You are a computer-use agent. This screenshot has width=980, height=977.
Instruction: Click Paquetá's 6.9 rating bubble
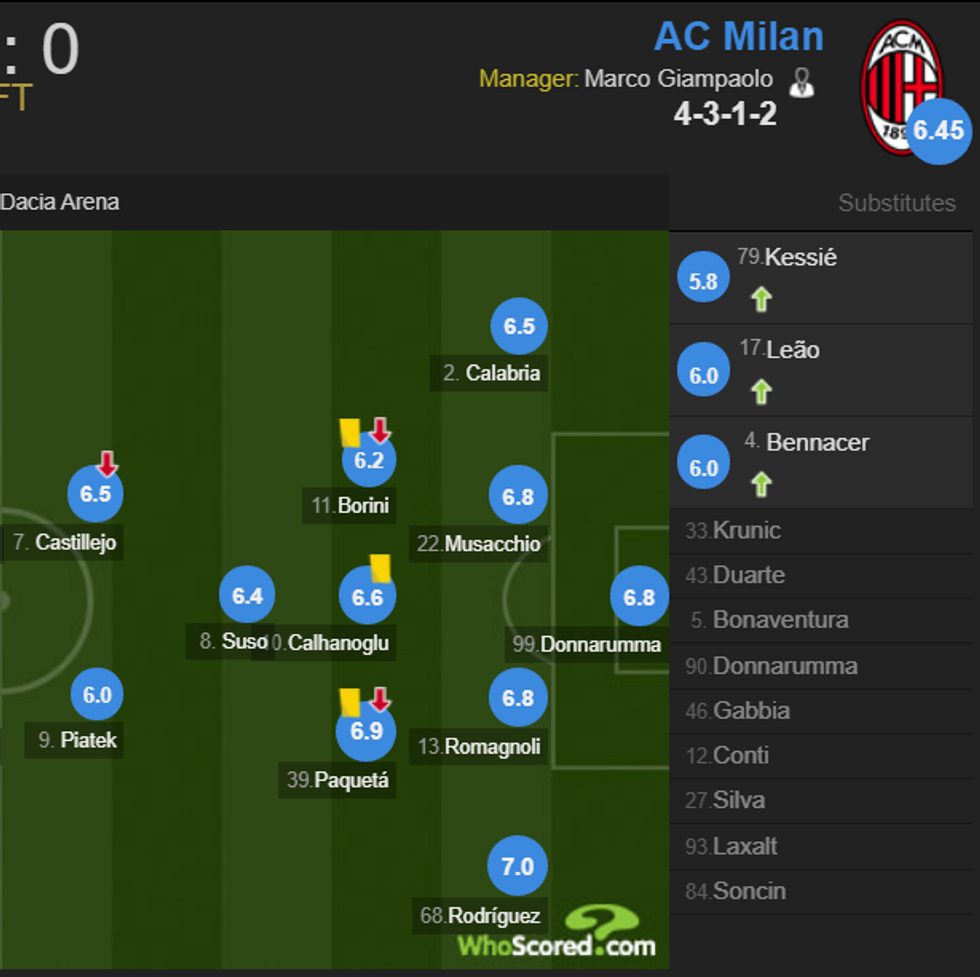[x=366, y=731]
